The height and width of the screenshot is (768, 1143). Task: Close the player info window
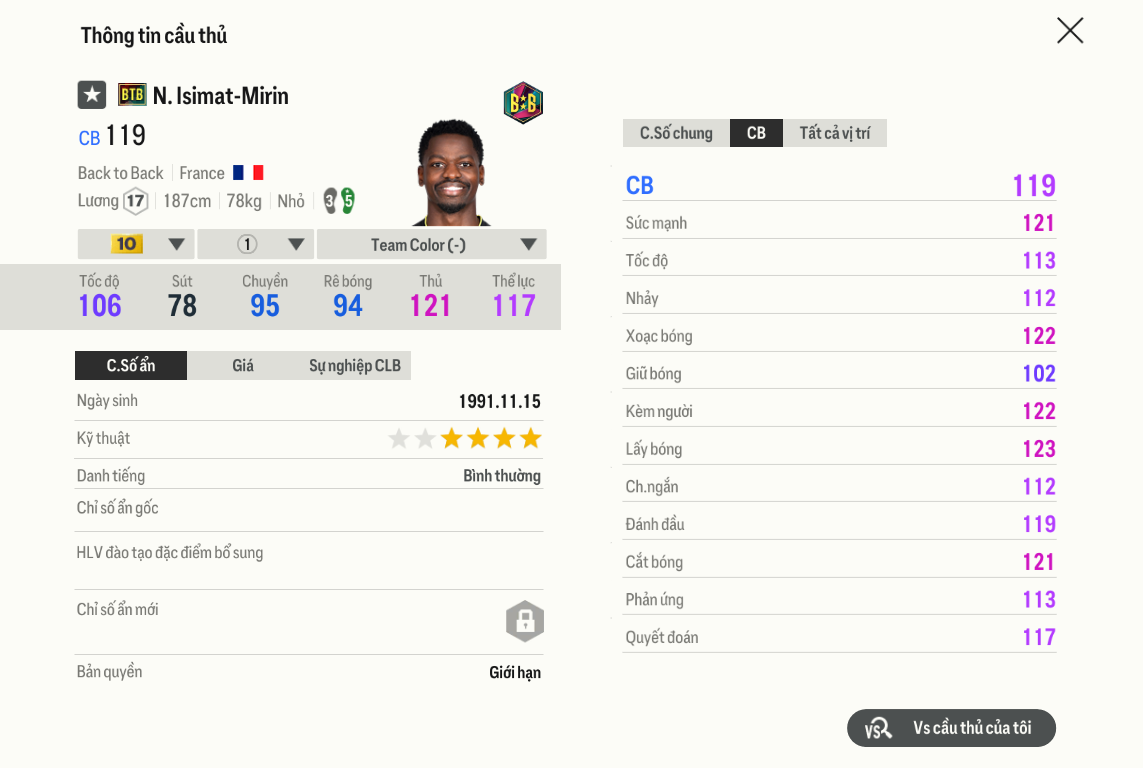[x=1070, y=31]
